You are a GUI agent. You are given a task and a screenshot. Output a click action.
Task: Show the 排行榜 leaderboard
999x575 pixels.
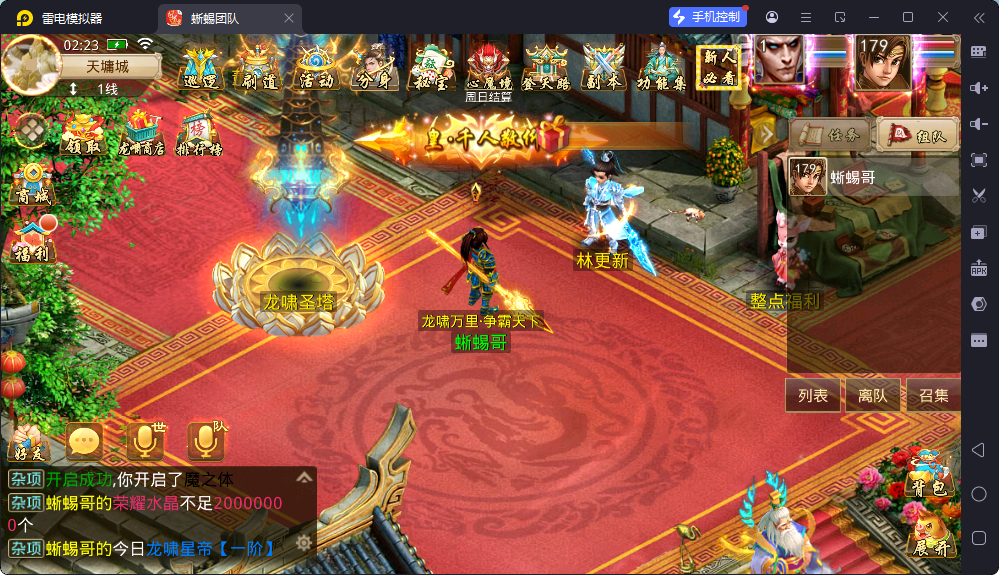click(198, 134)
